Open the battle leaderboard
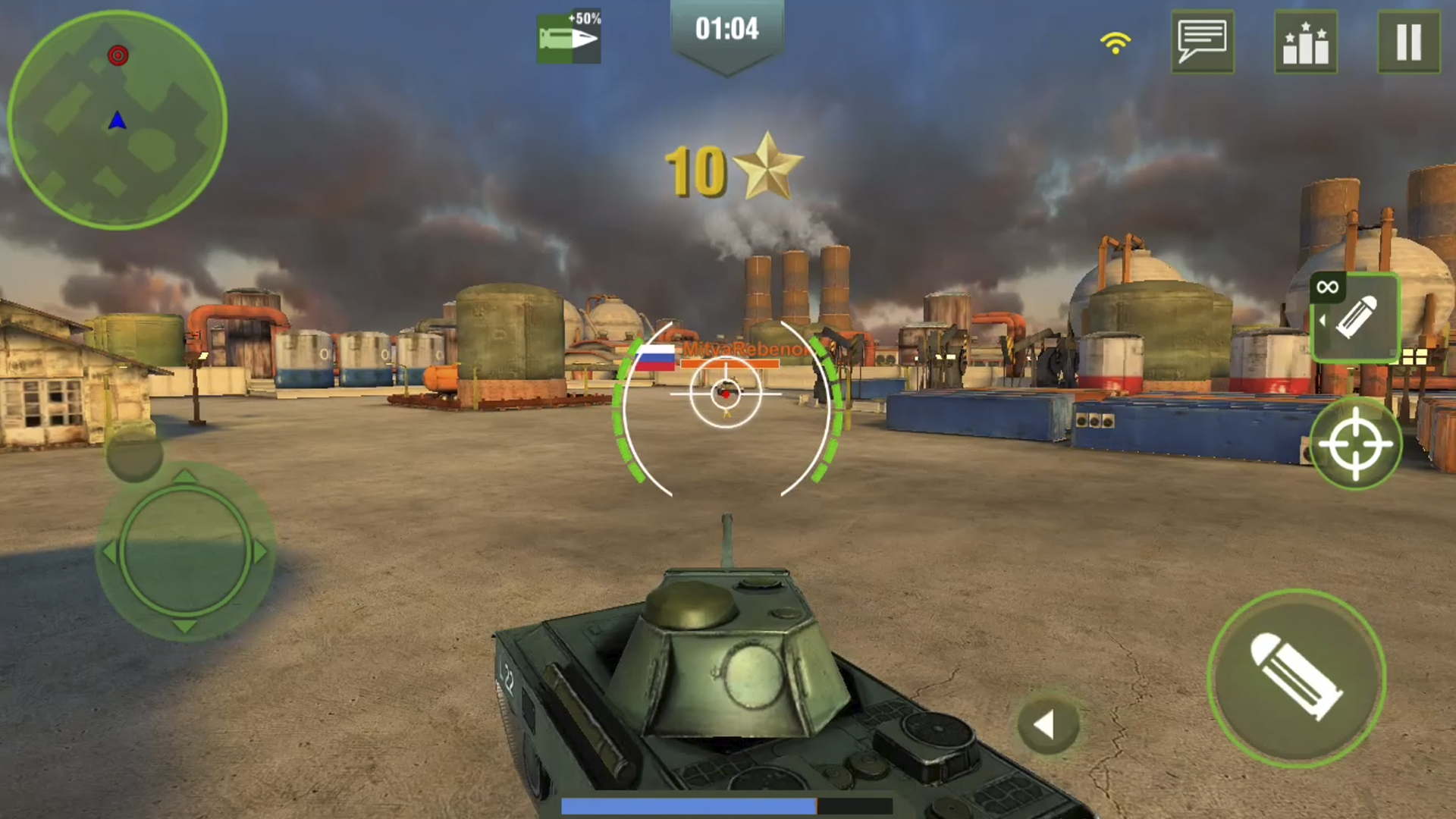 coord(1307,42)
